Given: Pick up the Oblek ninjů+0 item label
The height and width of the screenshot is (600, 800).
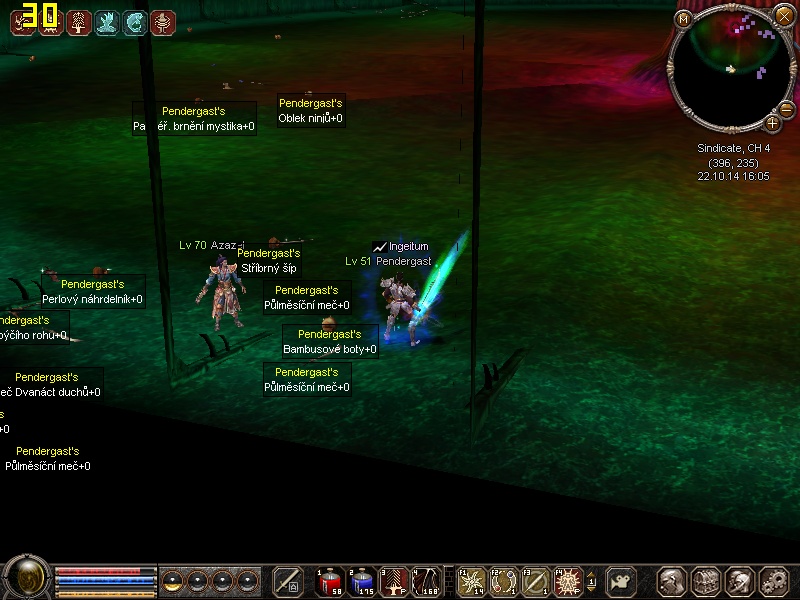Looking at the screenshot, I should click(310, 118).
